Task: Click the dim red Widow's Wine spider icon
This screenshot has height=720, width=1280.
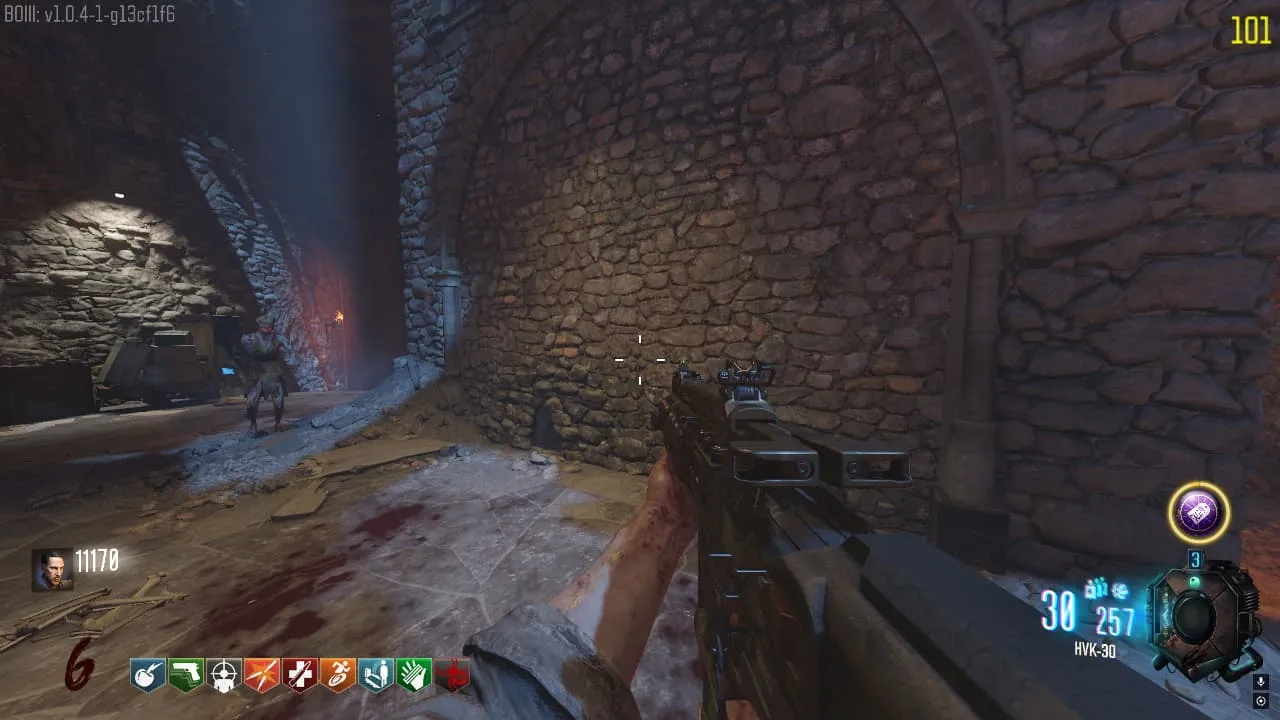Action: click(x=452, y=675)
